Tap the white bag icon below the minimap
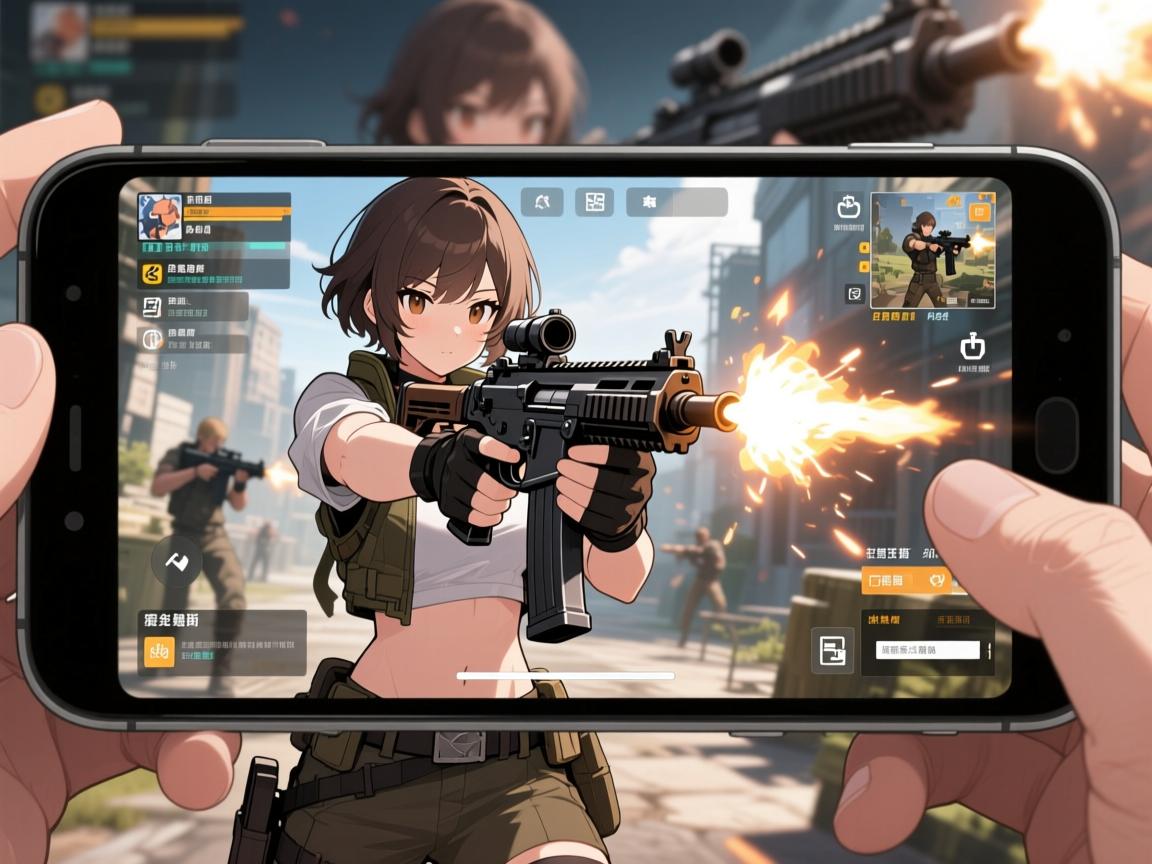This screenshot has width=1152, height=864. (x=972, y=347)
